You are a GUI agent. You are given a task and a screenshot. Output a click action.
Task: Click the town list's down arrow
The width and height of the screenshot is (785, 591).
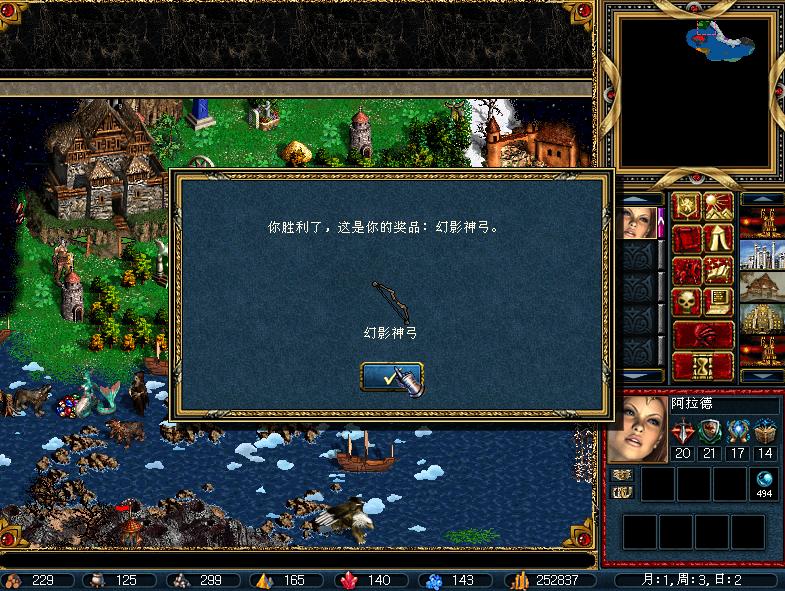(762, 376)
